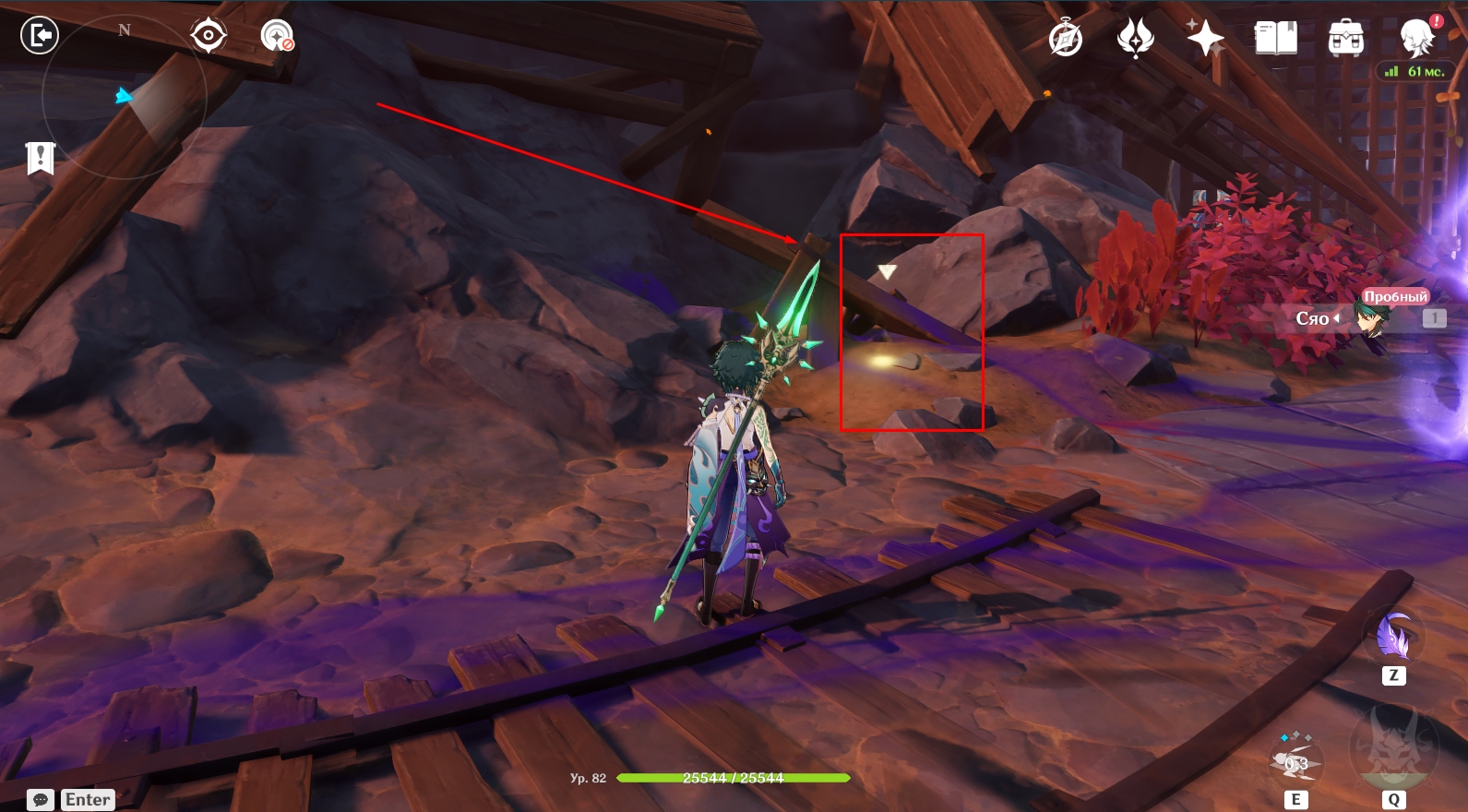Open the compass Events icon
Image resolution: width=1468 pixels, height=812 pixels.
point(1066,39)
